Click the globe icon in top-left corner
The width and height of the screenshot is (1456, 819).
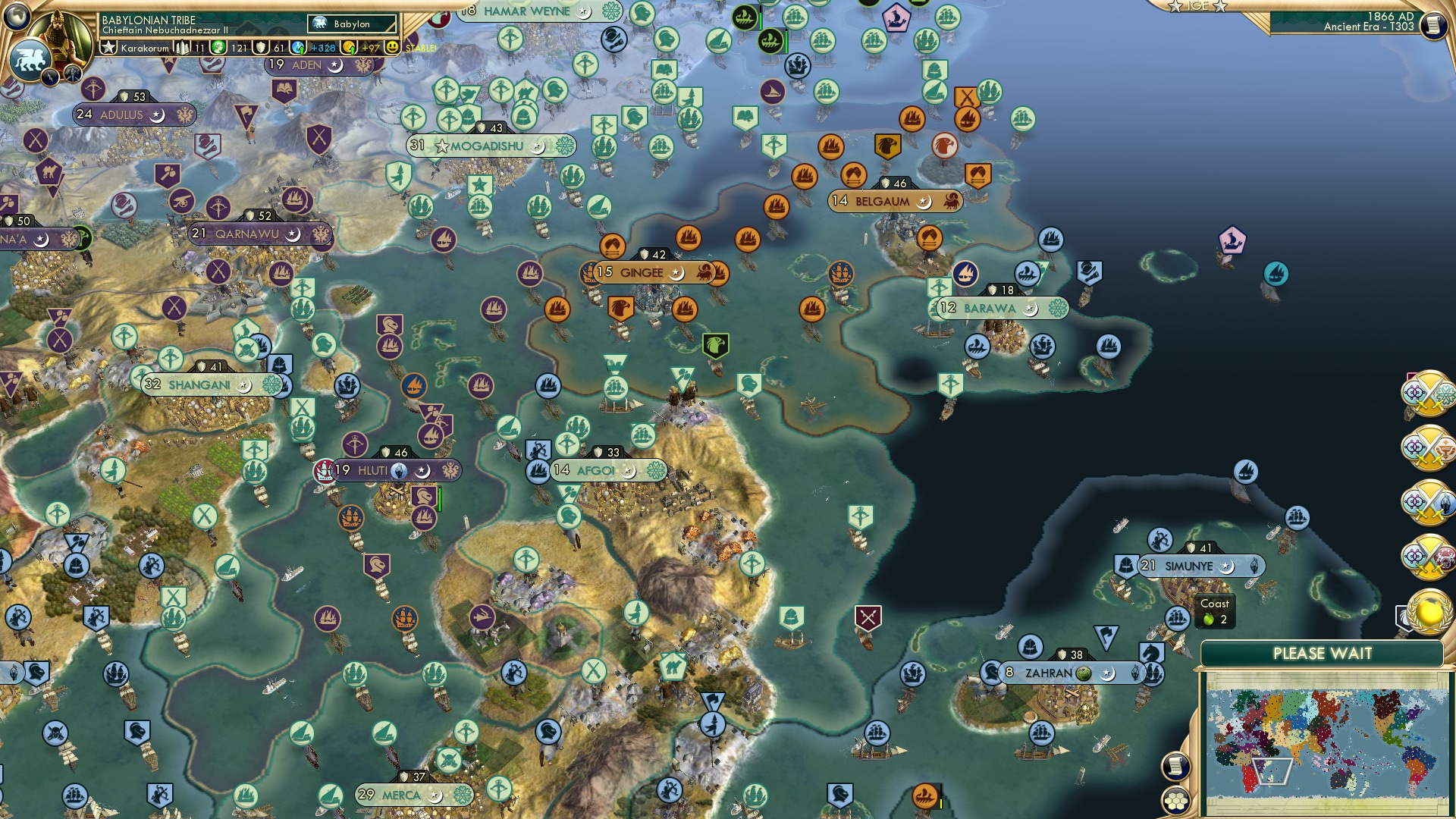tap(17, 17)
